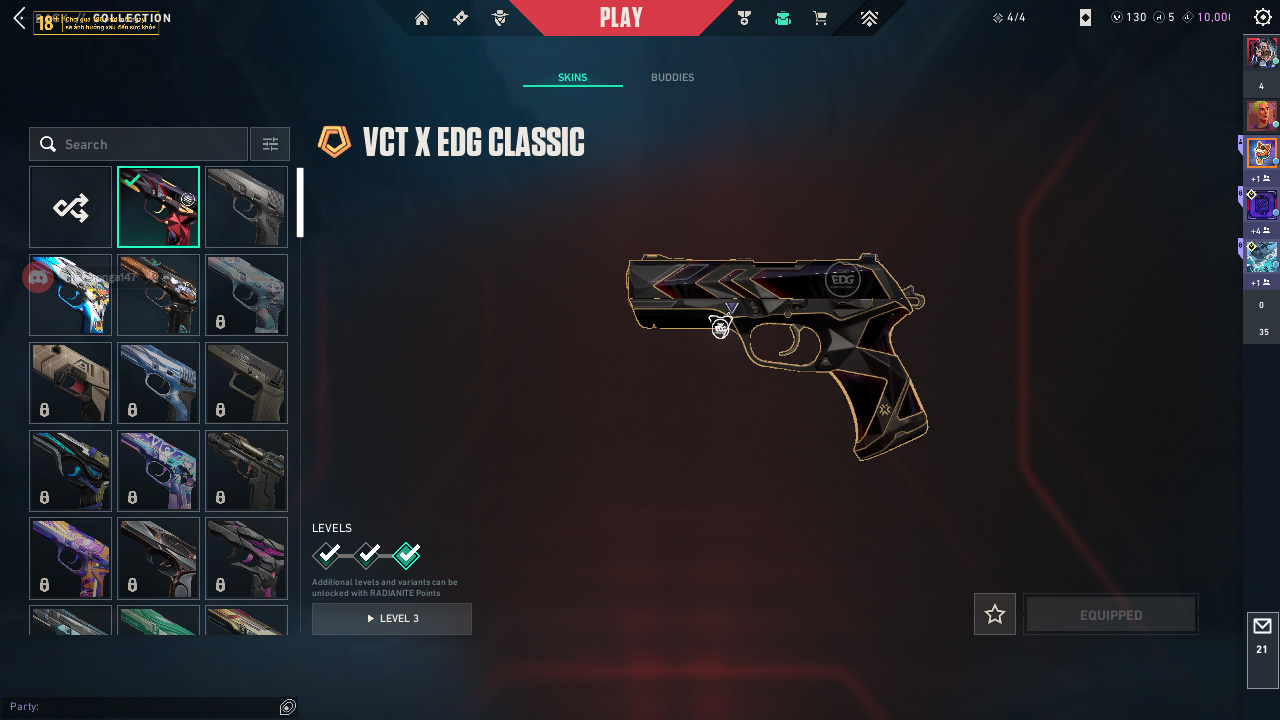Play the Level 3 preview video
This screenshot has width=1280, height=720.
pyautogui.click(x=392, y=619)
